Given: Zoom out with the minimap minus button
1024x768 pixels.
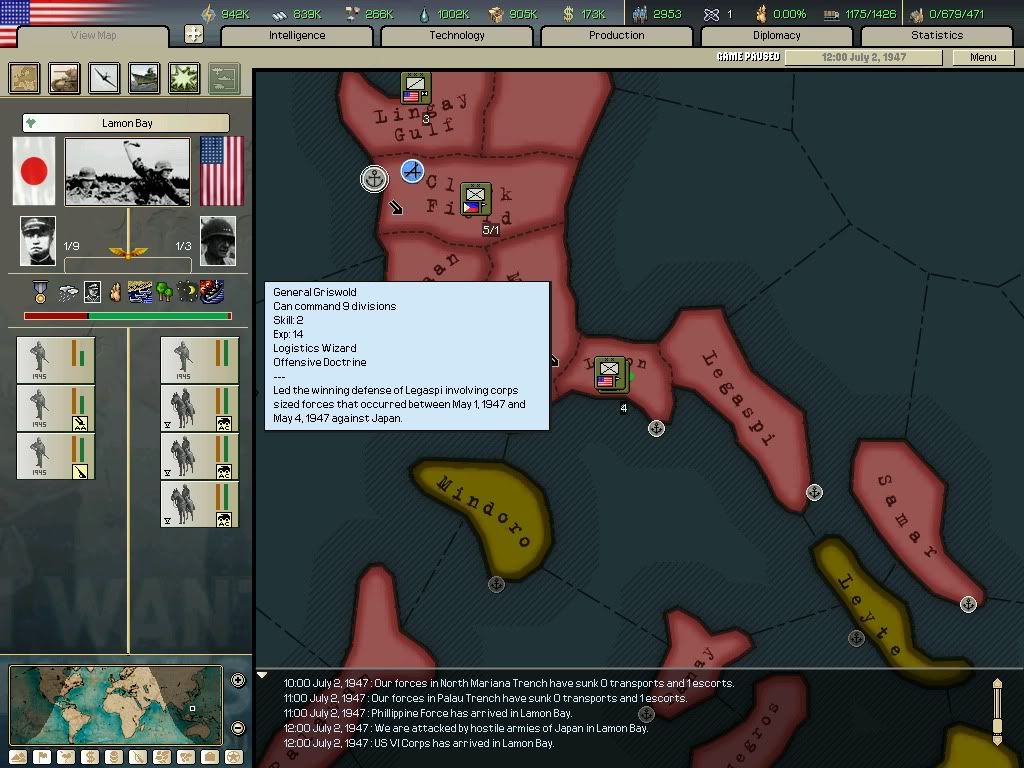Looking at the screenshot, I should point(238,728).
